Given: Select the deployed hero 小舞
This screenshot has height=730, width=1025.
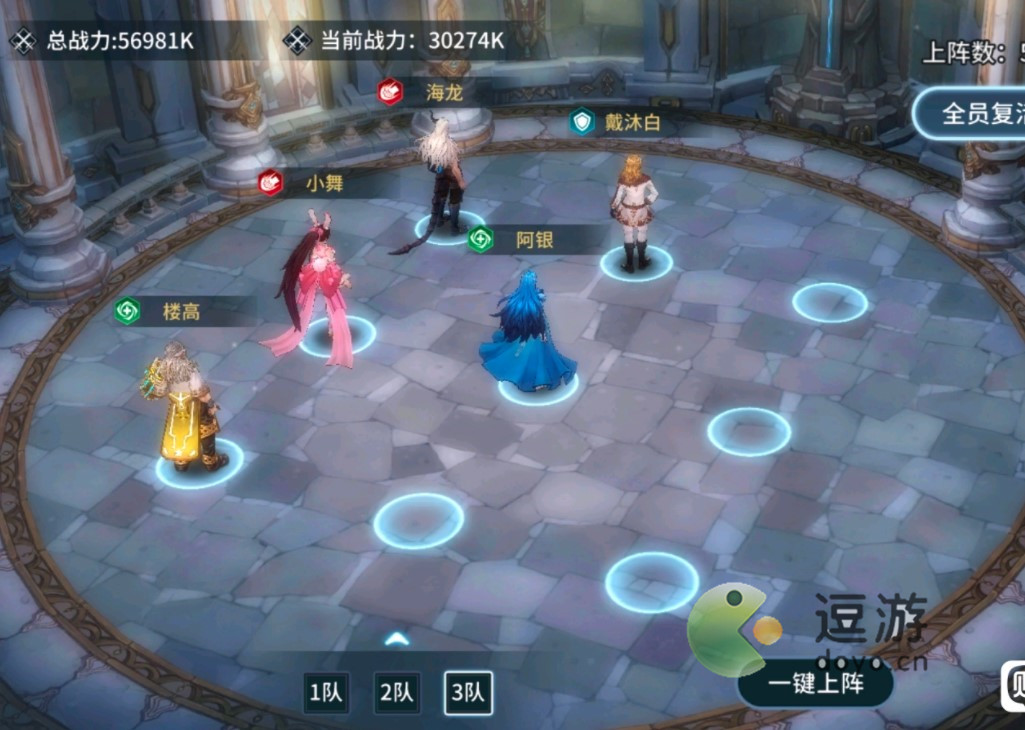Looking at the screenshot, I should (x=316, y=290).
